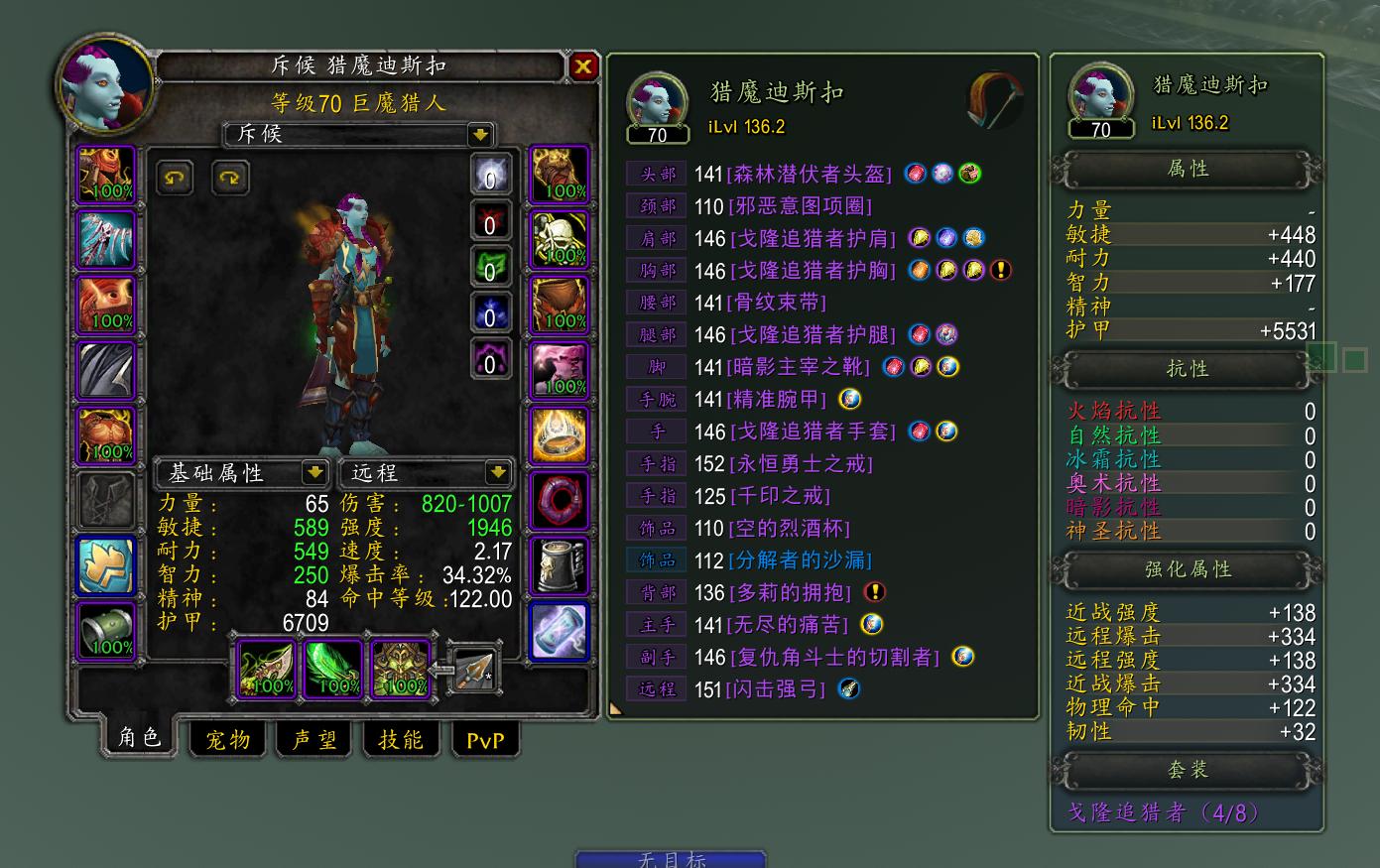Click the yellow gem icon beside 戈隆追猎者护肩
The width and height of the screenshot is (1380, 868).
coord(918,237)
